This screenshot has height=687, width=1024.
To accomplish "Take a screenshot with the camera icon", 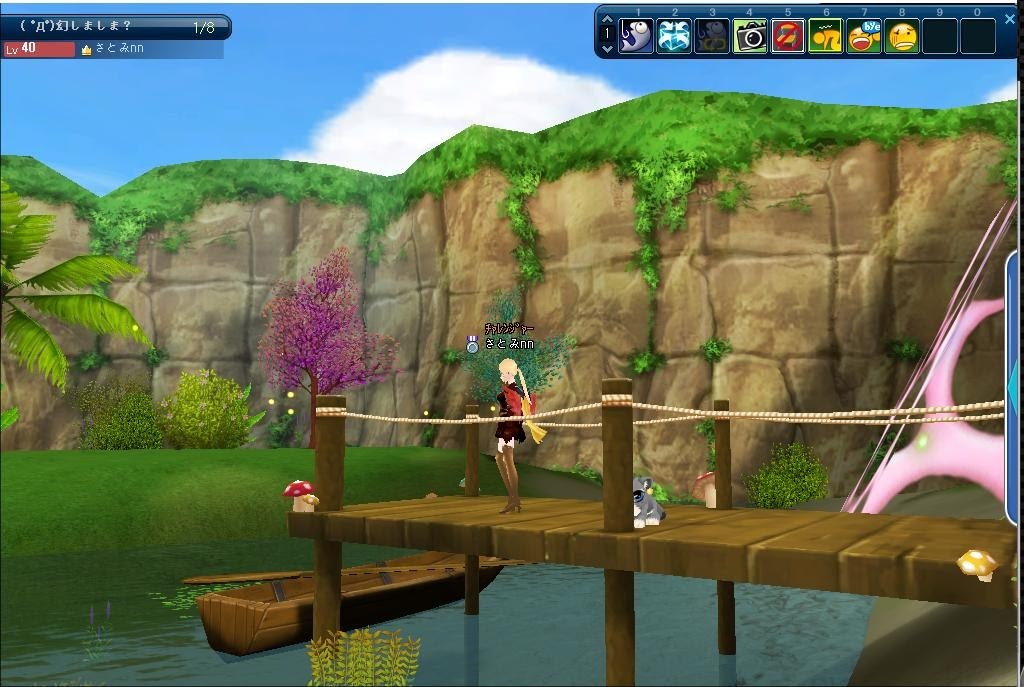I will 750,36.
